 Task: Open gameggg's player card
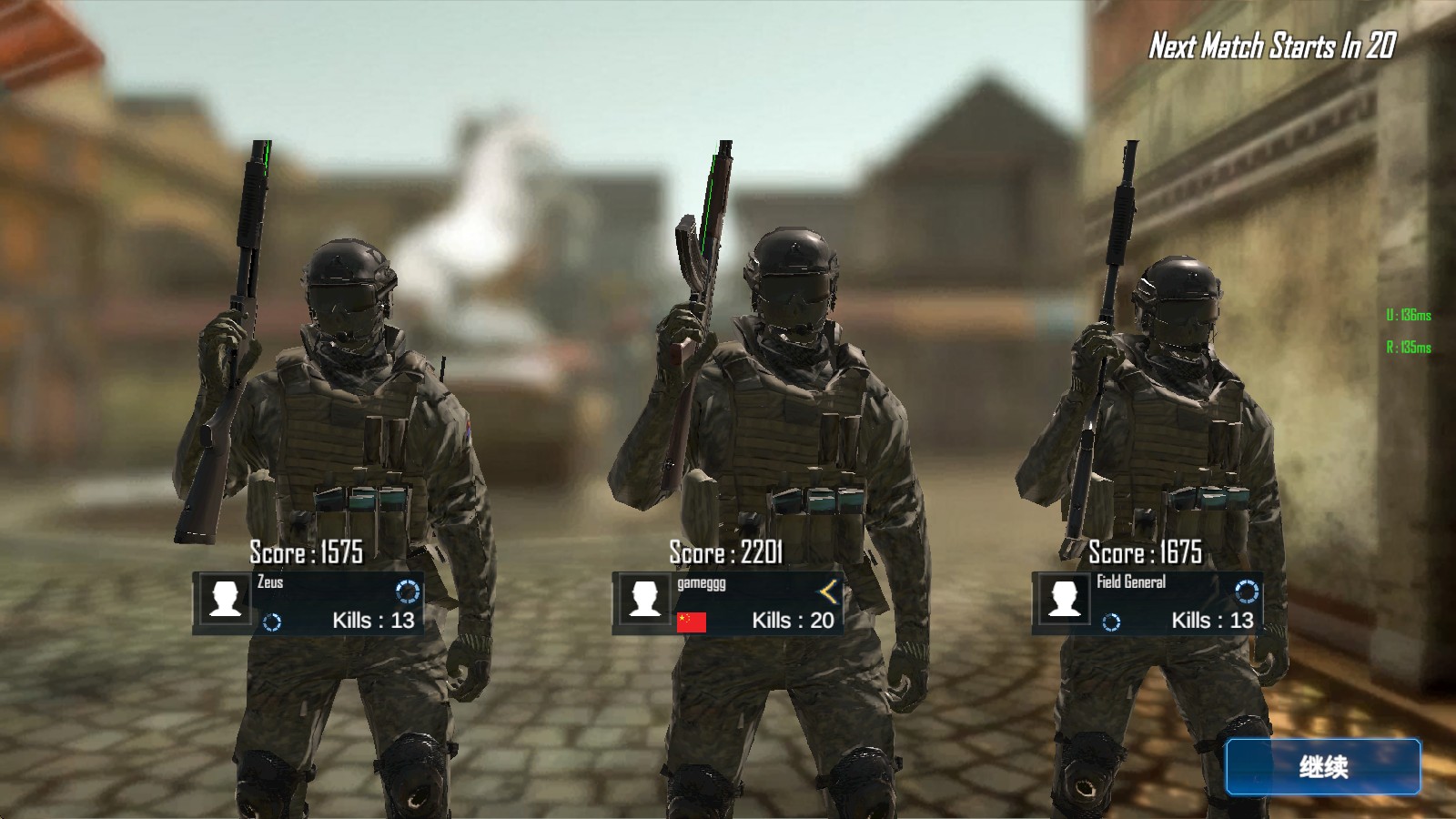point(729,602)
